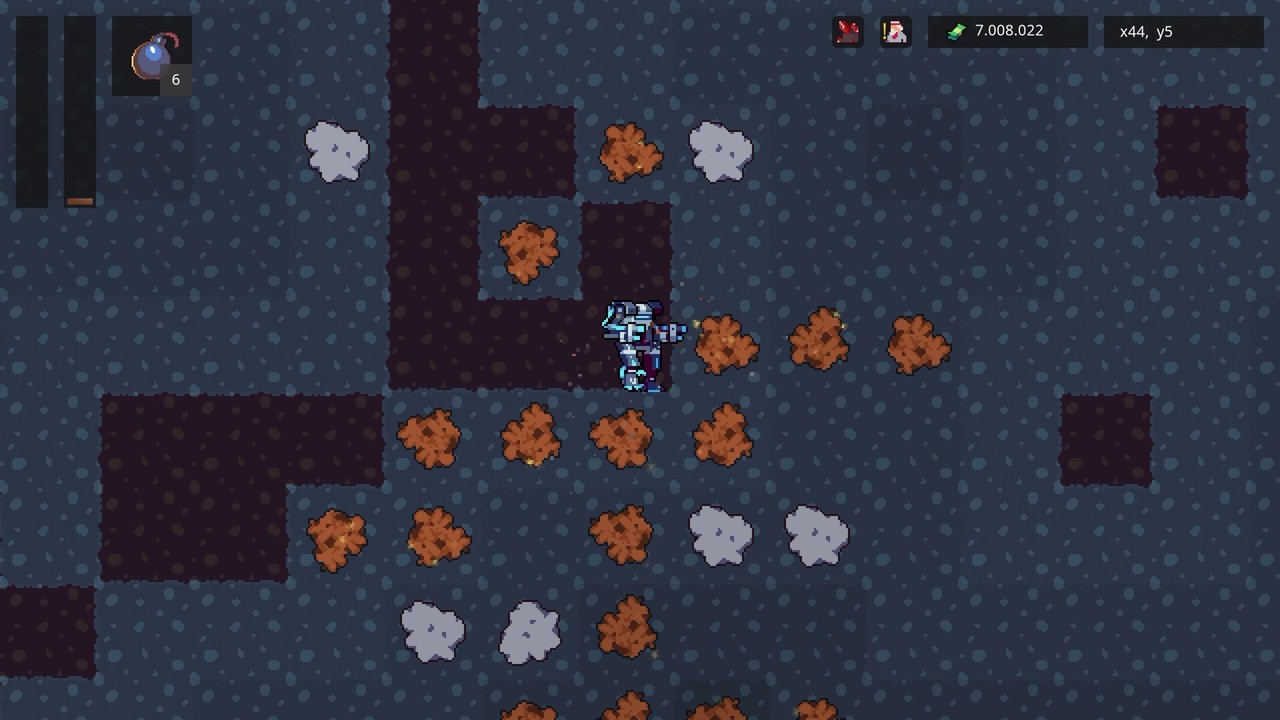
Task: Click the bomb count number 6
Action: click(x=176, y=80)
